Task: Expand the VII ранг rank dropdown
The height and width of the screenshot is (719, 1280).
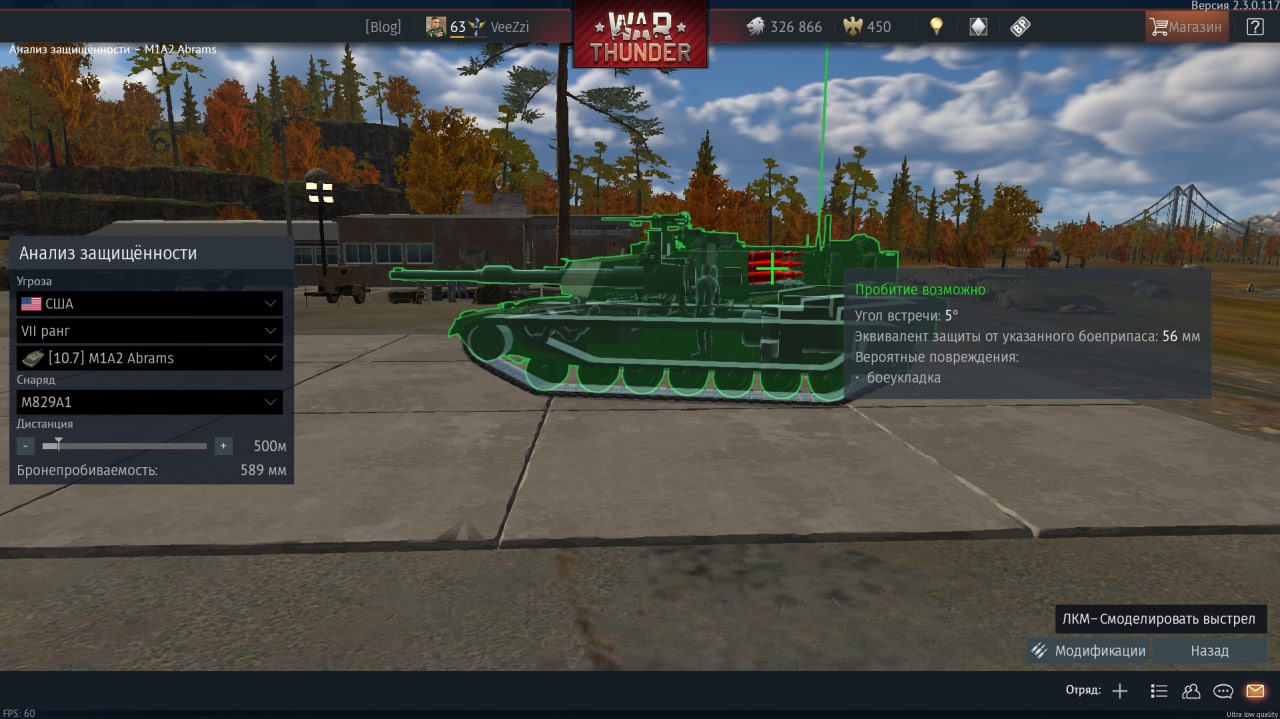Action: 149,331
